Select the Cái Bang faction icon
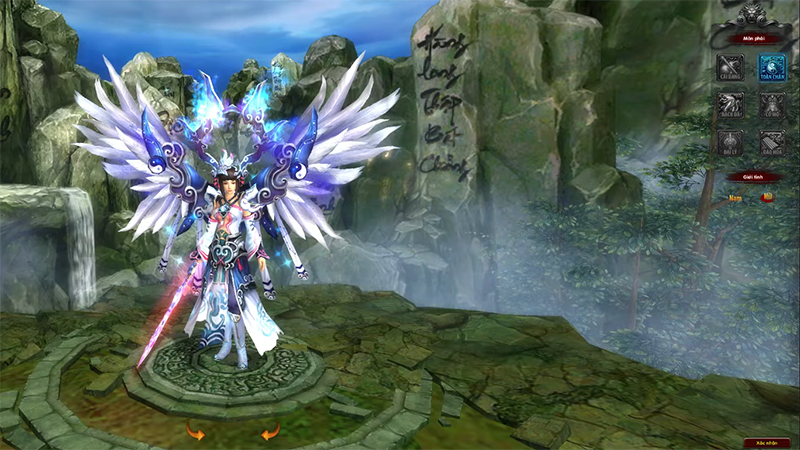The height and width of the screenshot is (450, 800). (729, 68)
